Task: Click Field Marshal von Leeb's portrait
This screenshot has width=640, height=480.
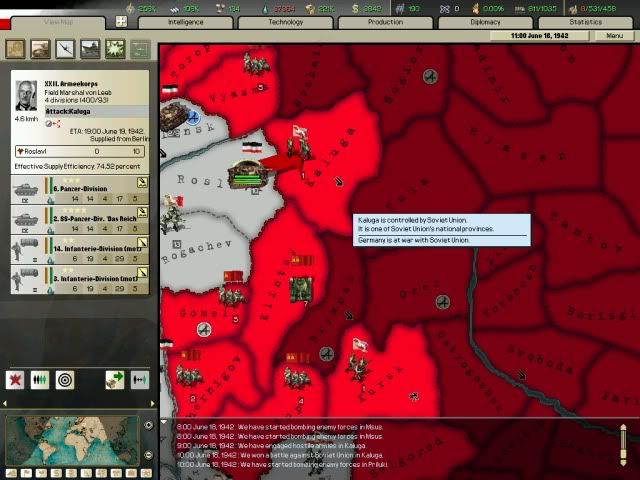Action: pos(25,95)
